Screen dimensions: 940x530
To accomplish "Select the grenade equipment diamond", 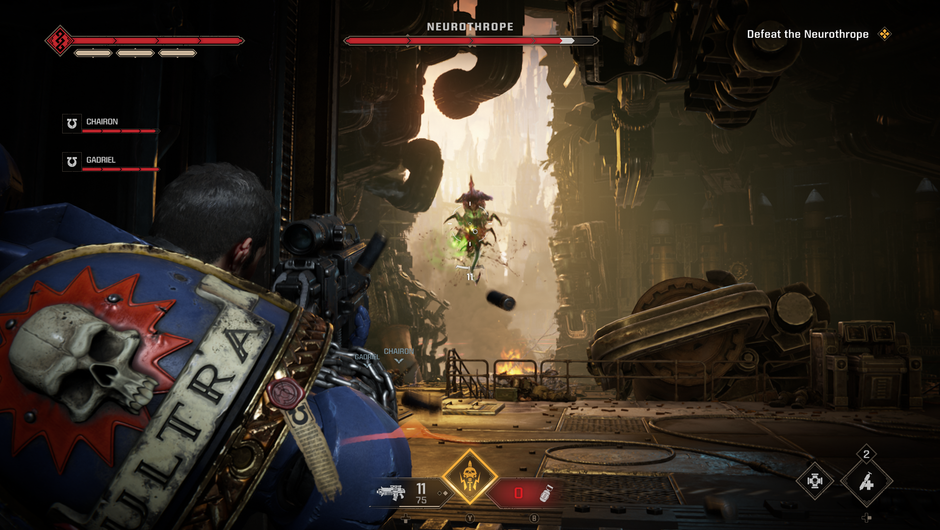I will [866, 481].
